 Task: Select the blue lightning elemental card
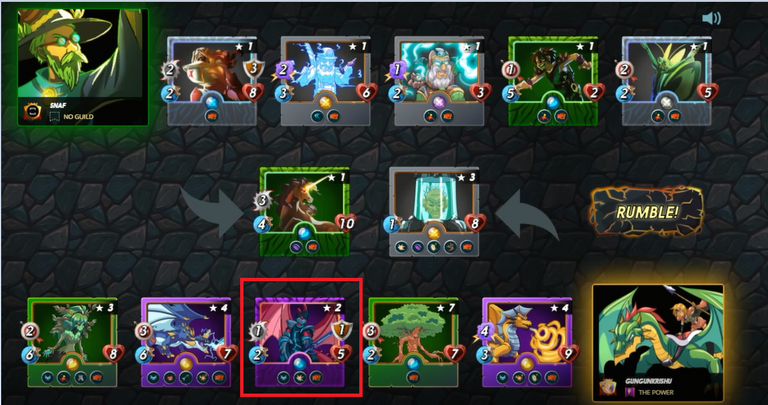324,80
